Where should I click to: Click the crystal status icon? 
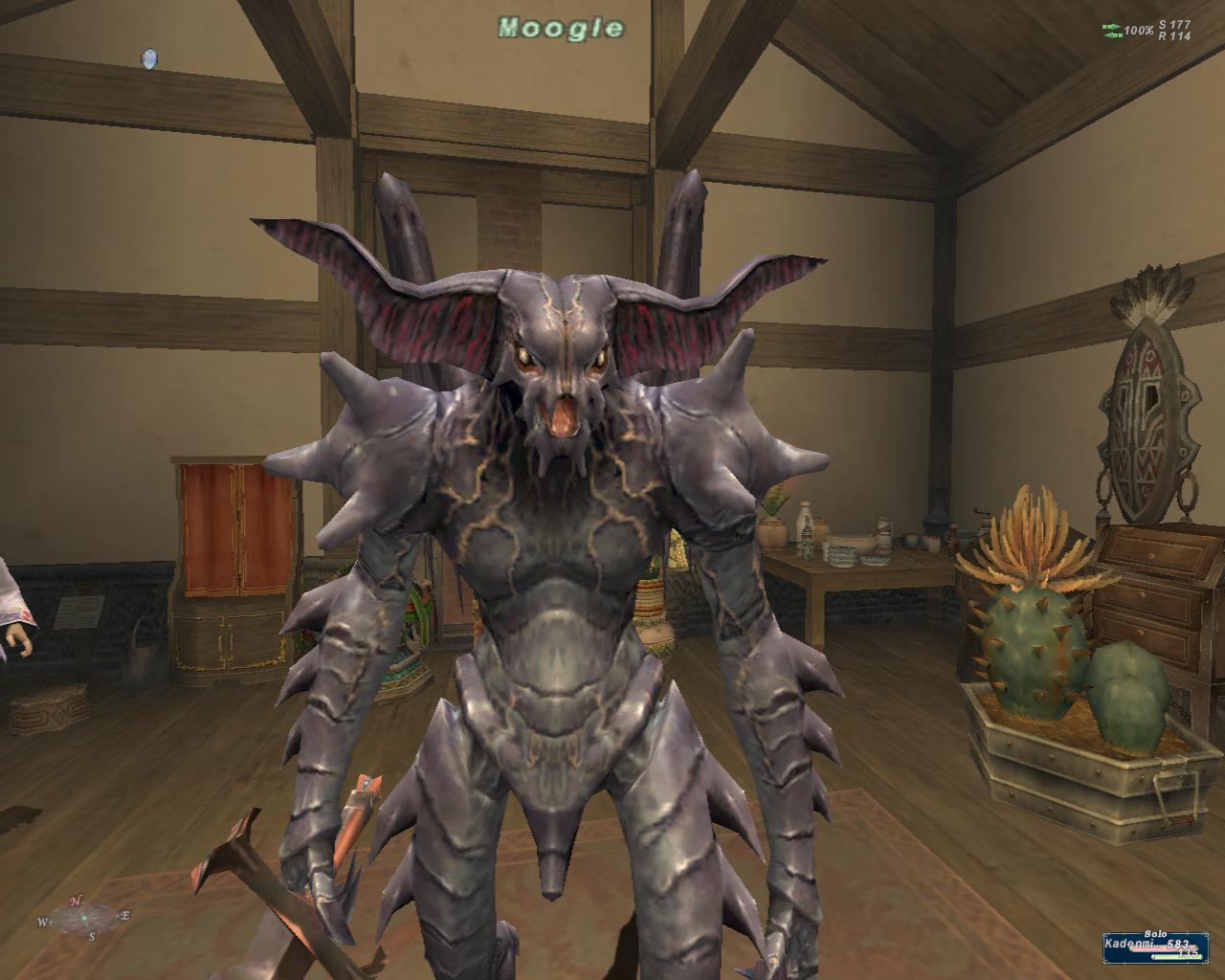[x=148, y=59]
